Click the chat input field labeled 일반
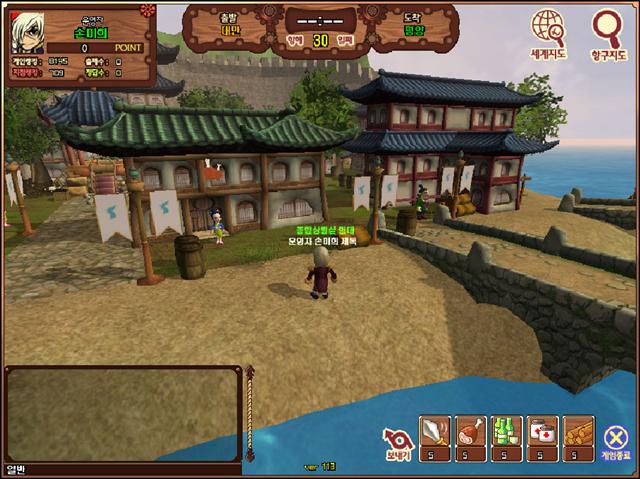 click(120, 469)
